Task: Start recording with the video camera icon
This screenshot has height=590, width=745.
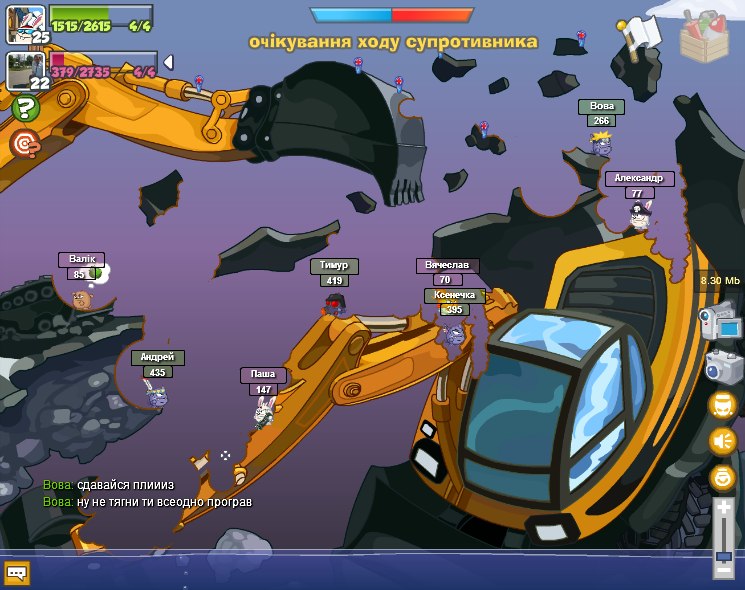Action: pos(722,324)
